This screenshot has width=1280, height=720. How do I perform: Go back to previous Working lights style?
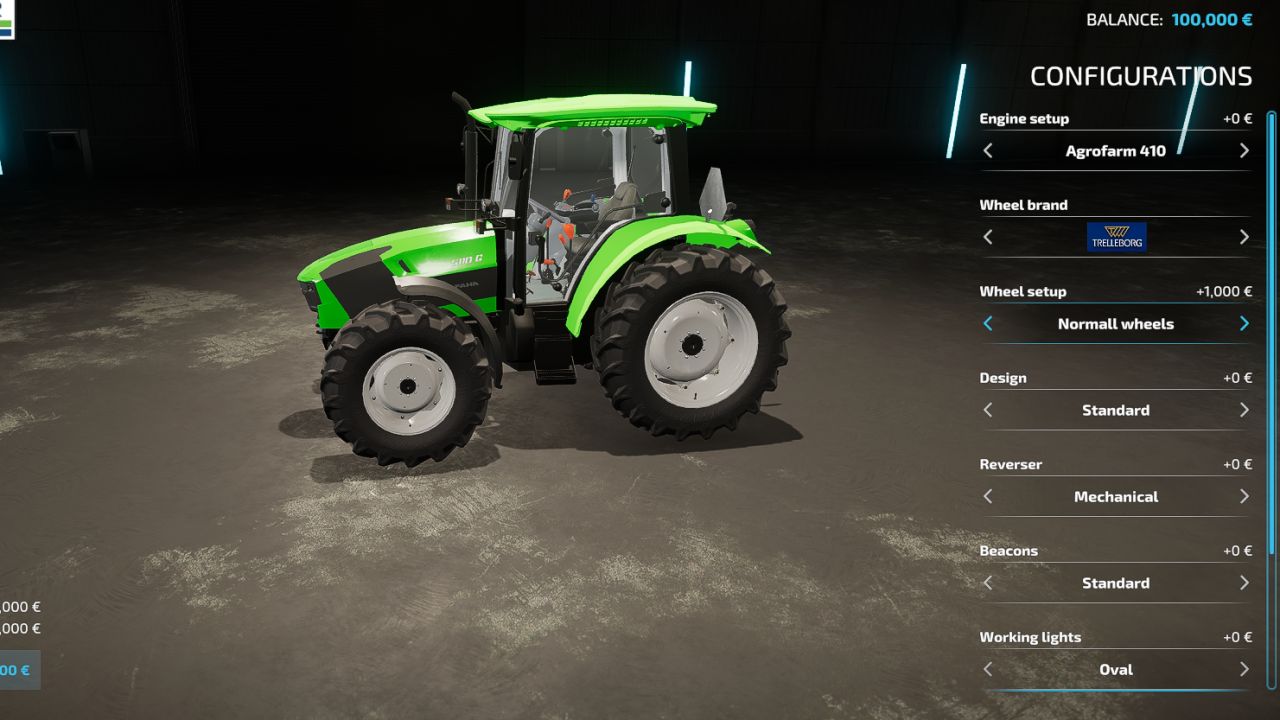coord(988,669)
